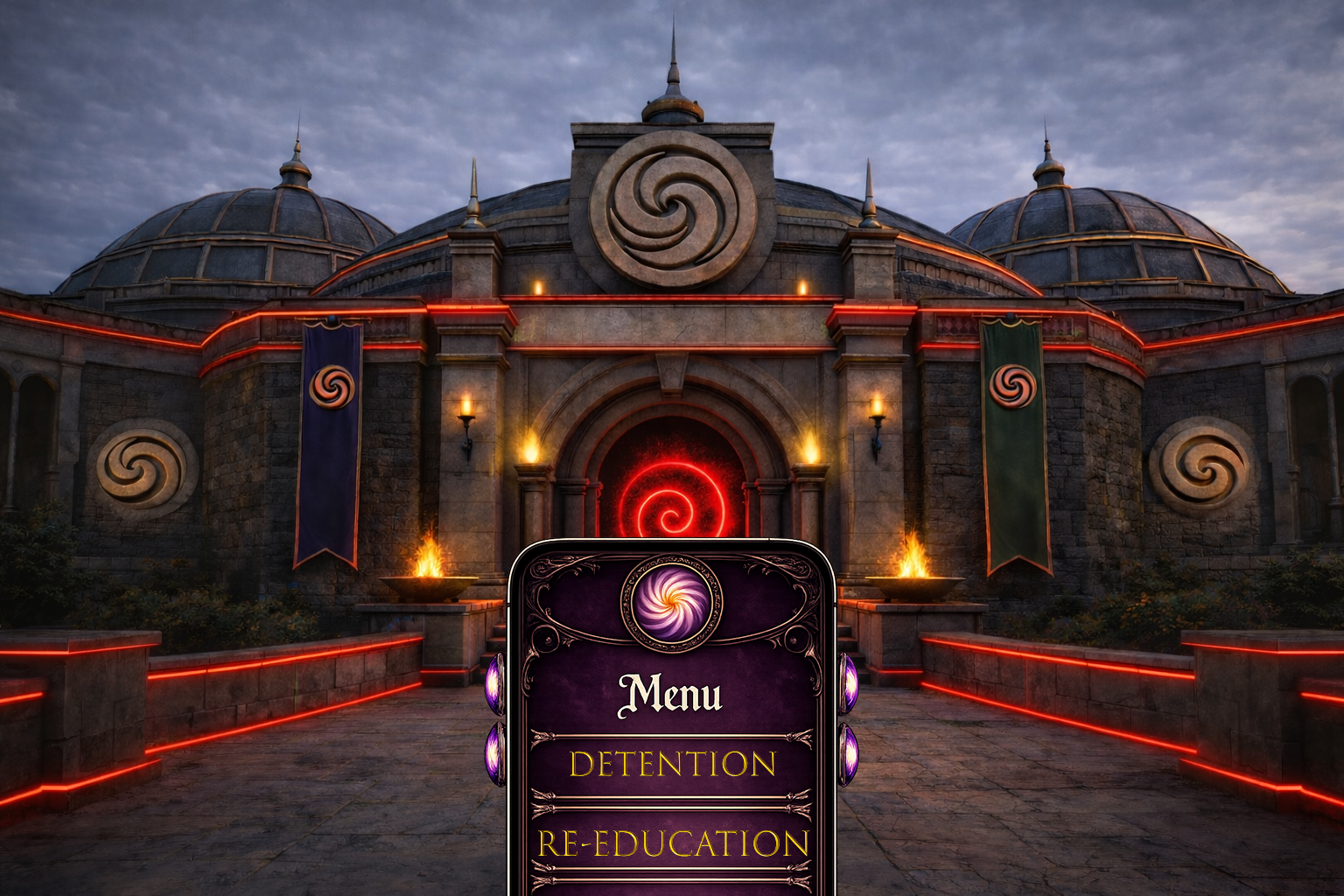Image resolution: width=1344 pixels, height=896 pixels.
Task: Pick the lower-right purple gem as a color swatch
Action: pos(850,754)
